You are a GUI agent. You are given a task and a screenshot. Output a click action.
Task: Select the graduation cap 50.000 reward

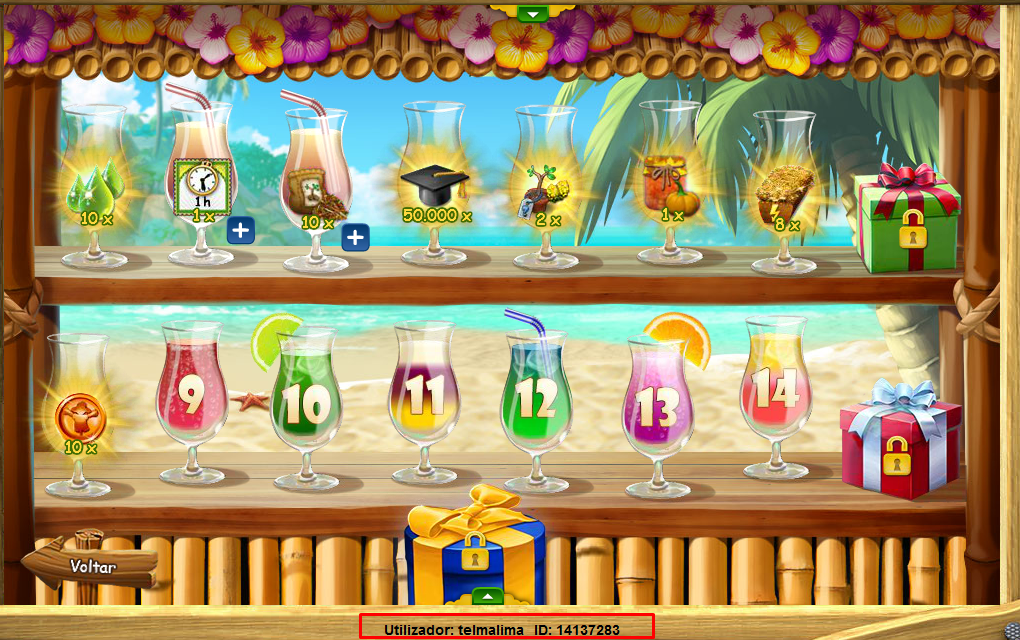tap(436, 190)
